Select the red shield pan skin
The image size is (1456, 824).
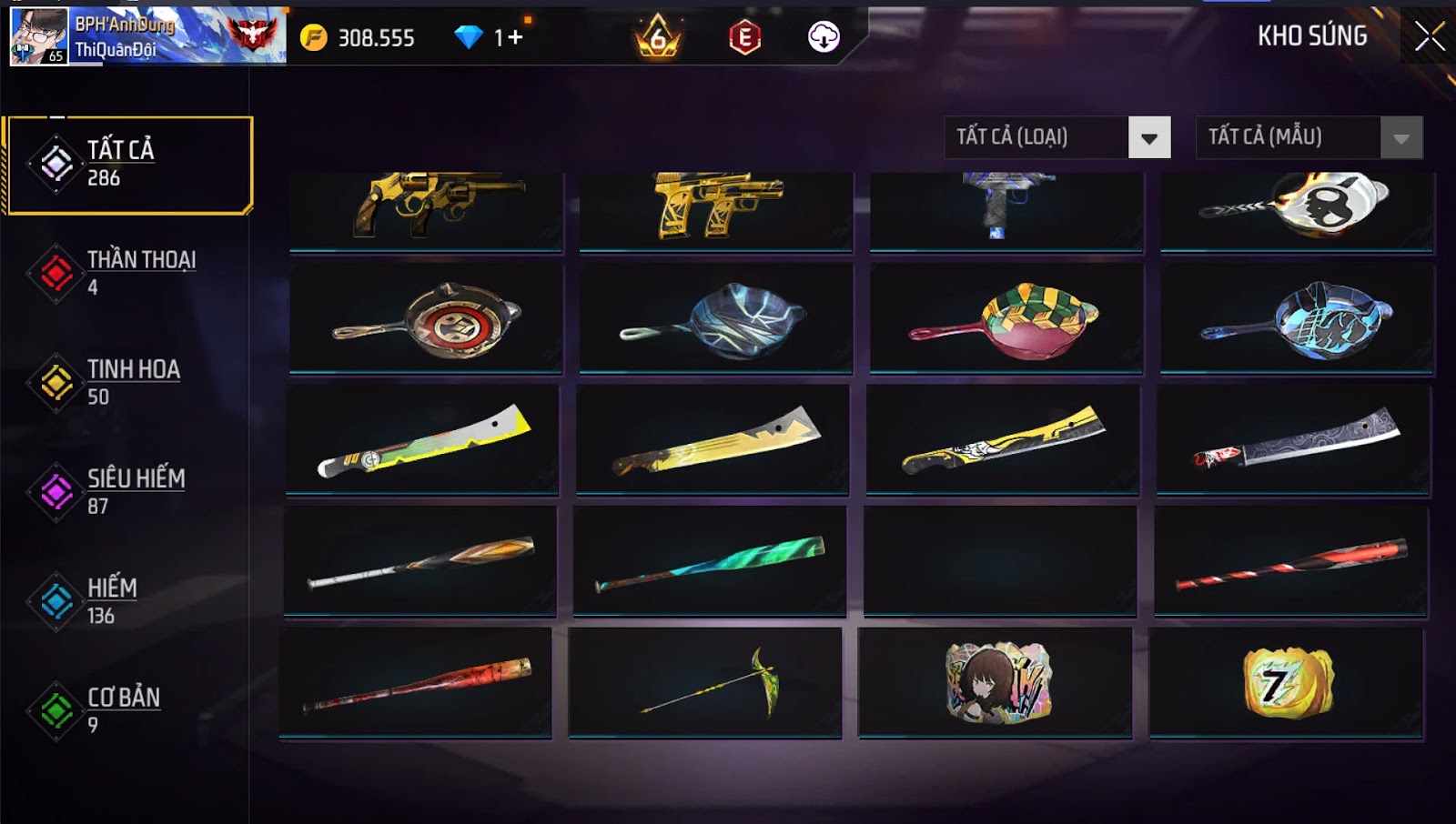tap(426, 319)
